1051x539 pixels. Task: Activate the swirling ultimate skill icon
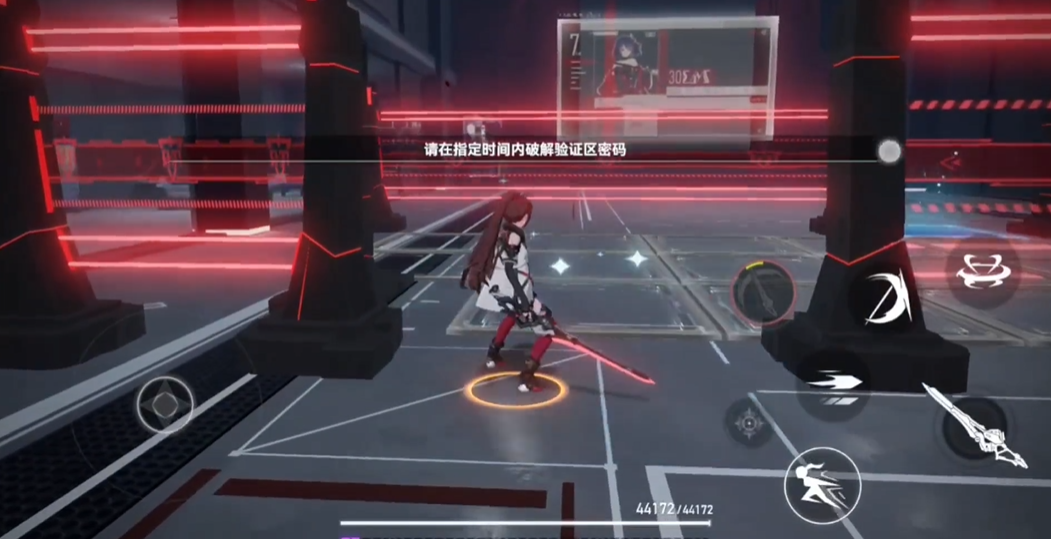[x=982, y=271]
